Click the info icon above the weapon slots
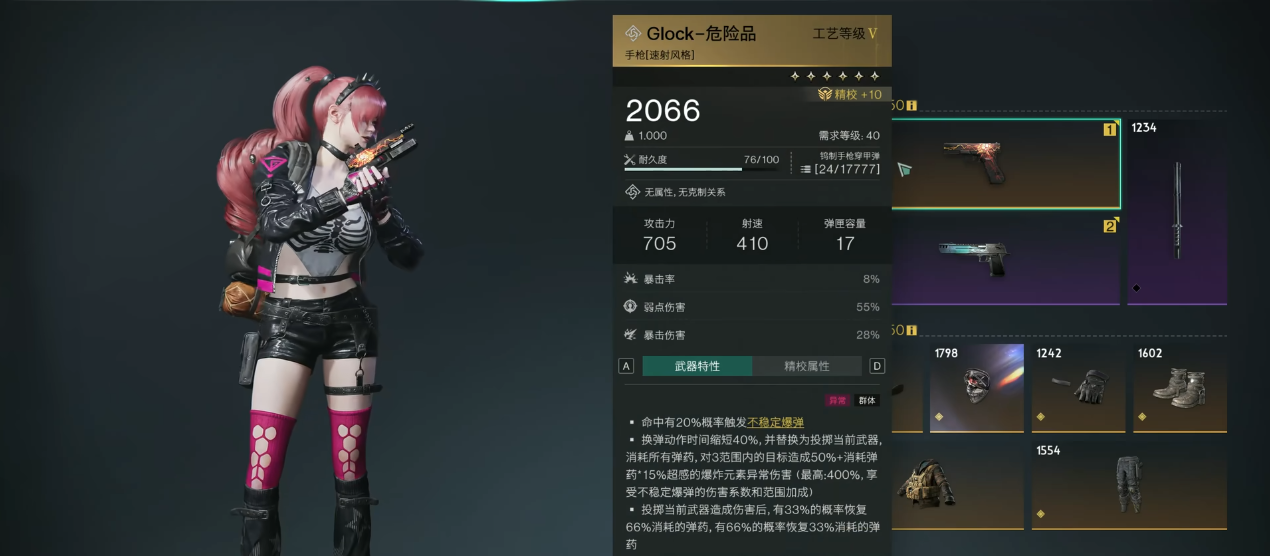This screenshot has width=1270, height=556. point(911,105)
